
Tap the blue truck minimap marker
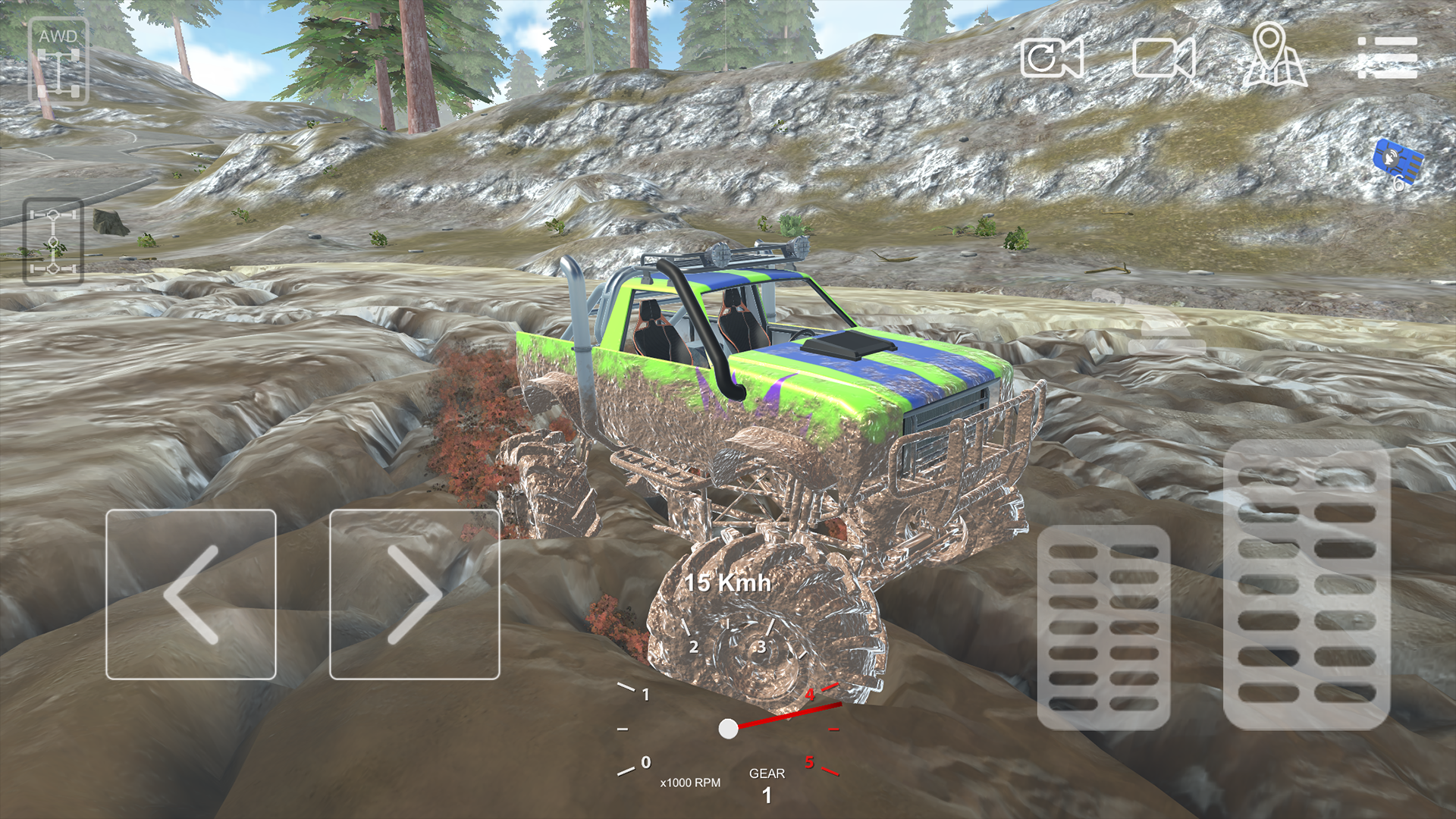(1398, 159)
